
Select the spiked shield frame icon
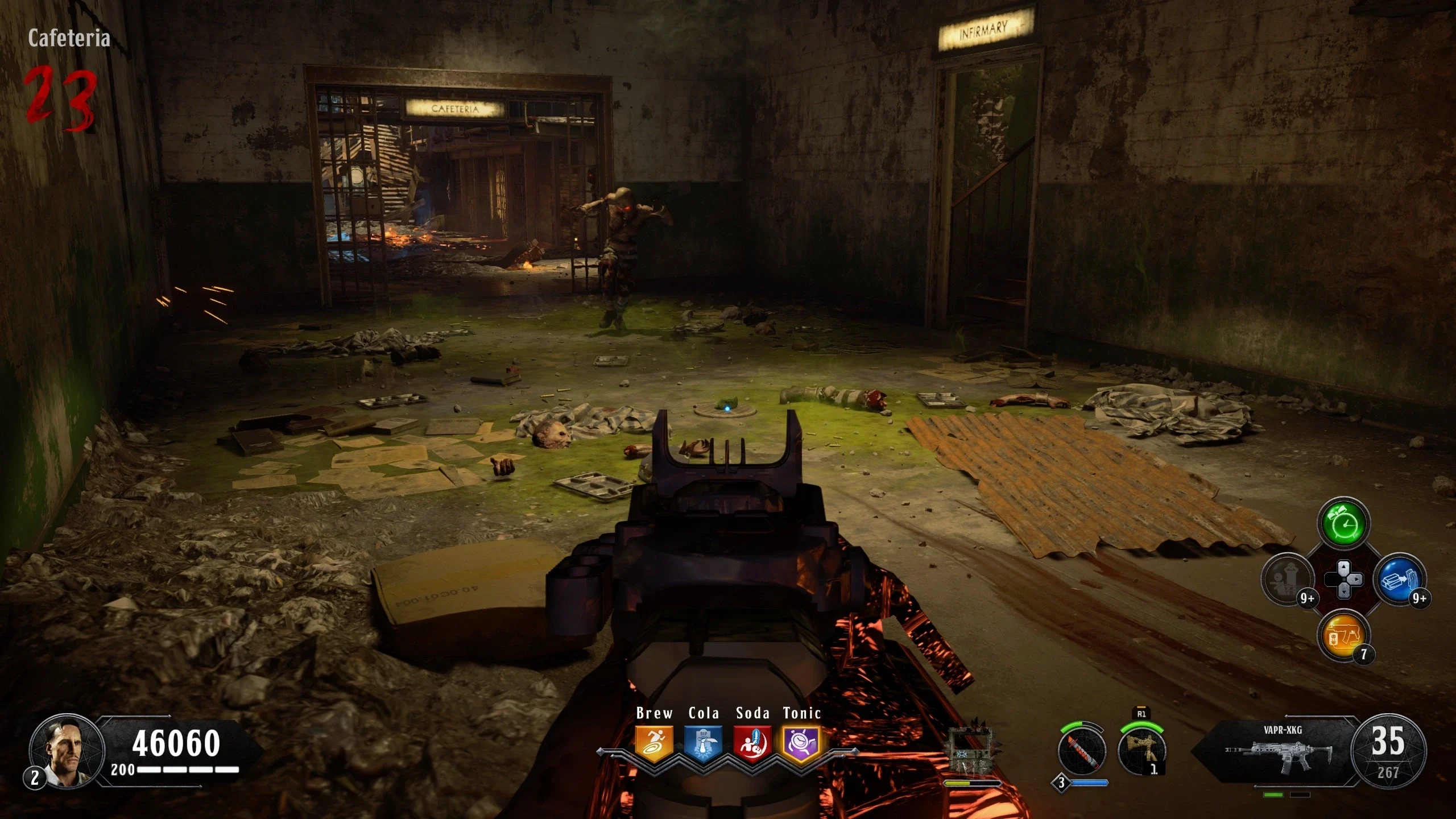point(973,751)
